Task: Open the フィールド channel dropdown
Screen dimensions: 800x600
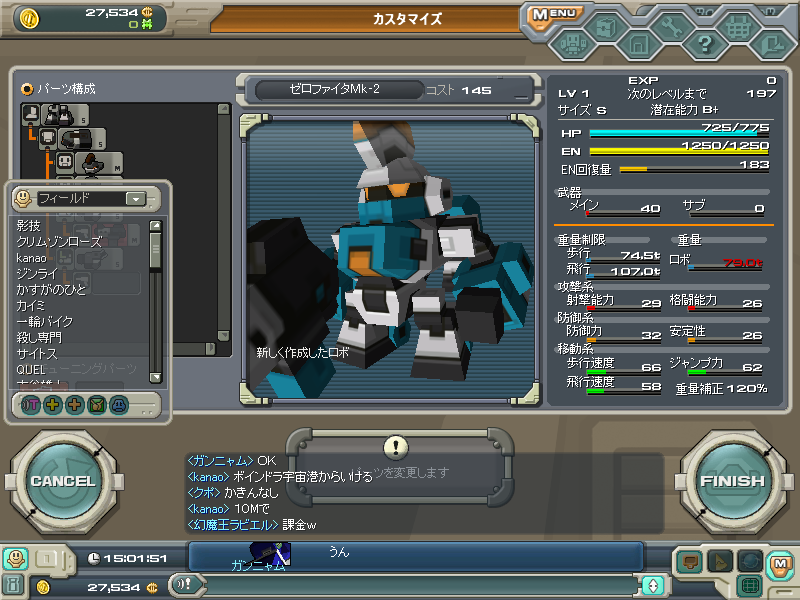Action: [x=136, y=199]
